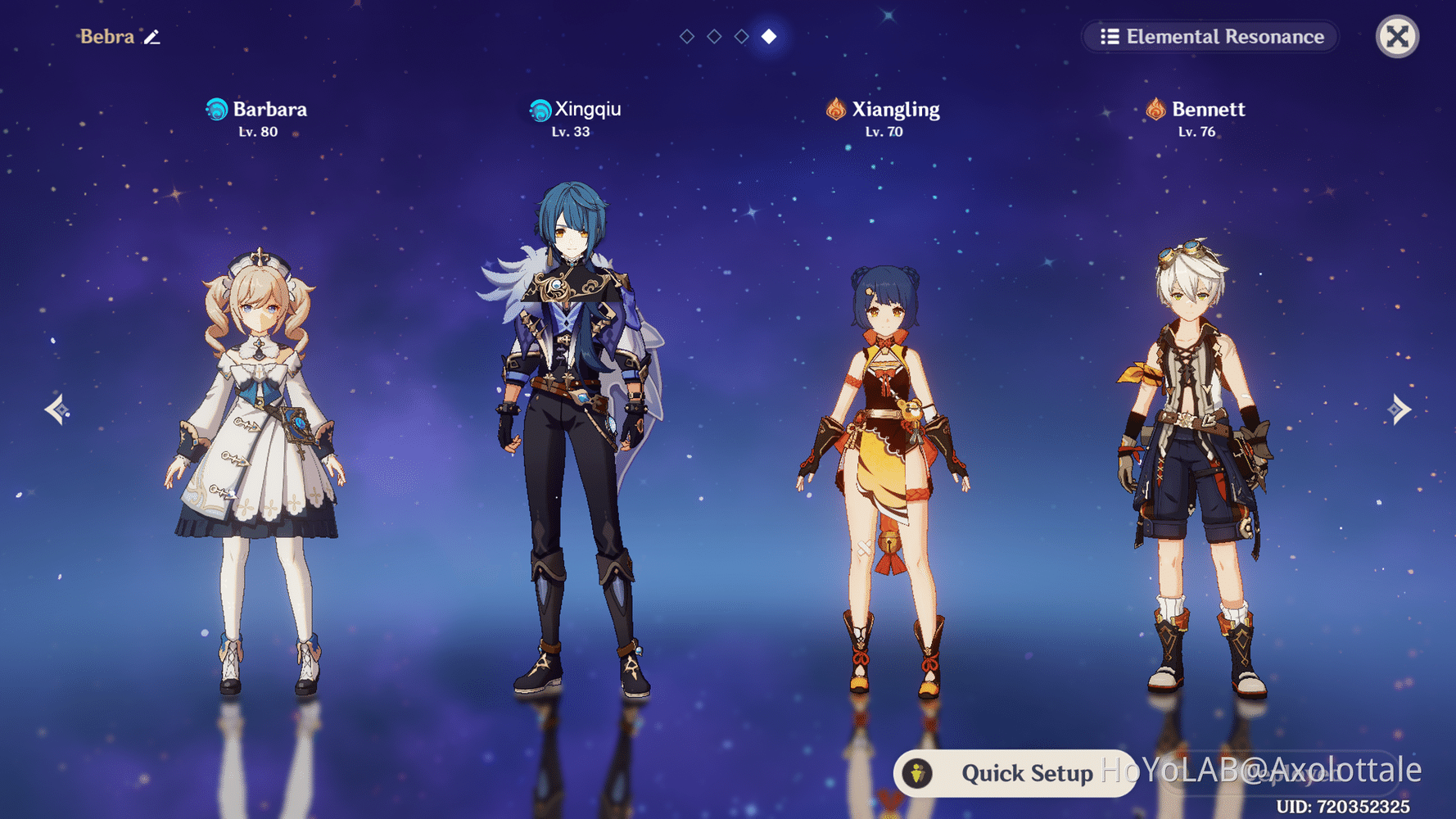Click the close X icon
Screen dimensions: 1456x819
click(x=1396, y=36)
